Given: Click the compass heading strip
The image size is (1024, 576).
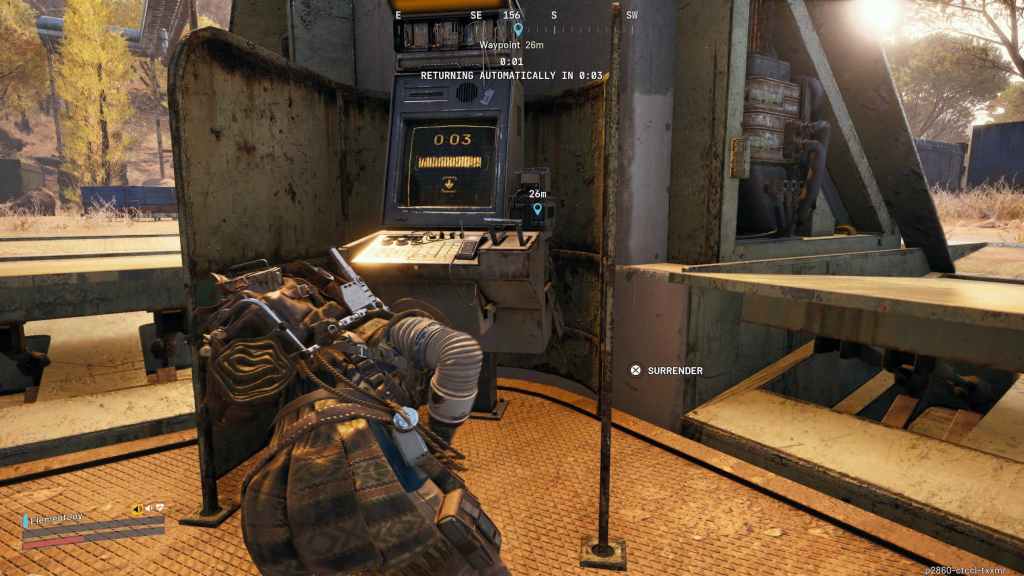Looking at the screenshot, I should coord(516,15).
